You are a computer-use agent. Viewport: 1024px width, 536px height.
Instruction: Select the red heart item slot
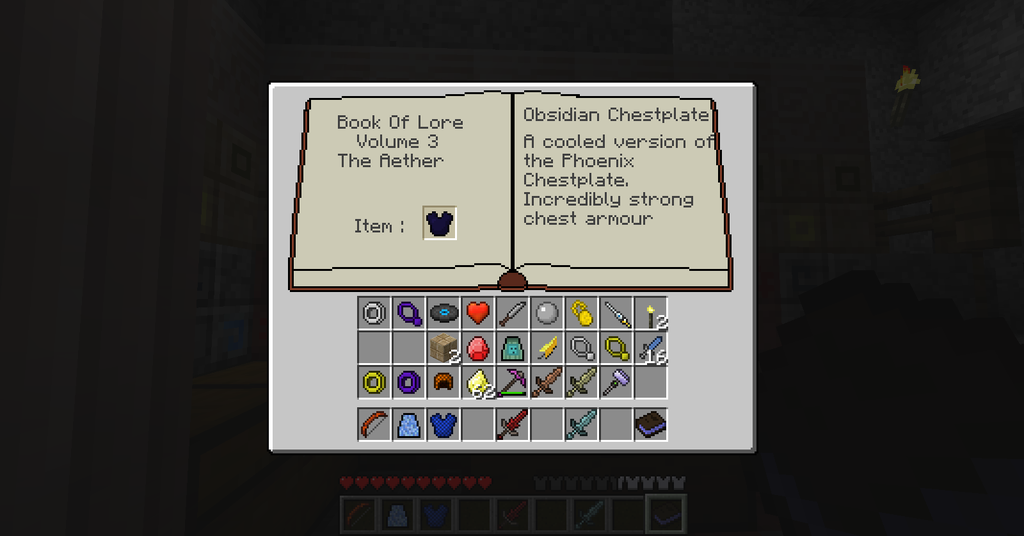pyautogui.click(x=478, y=314)
